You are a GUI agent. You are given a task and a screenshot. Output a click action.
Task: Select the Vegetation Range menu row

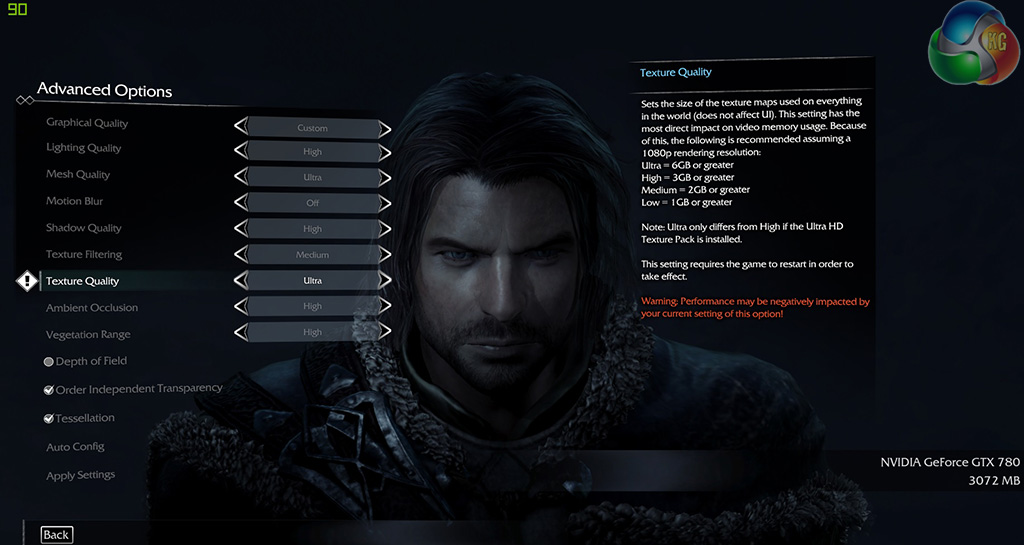88,335
